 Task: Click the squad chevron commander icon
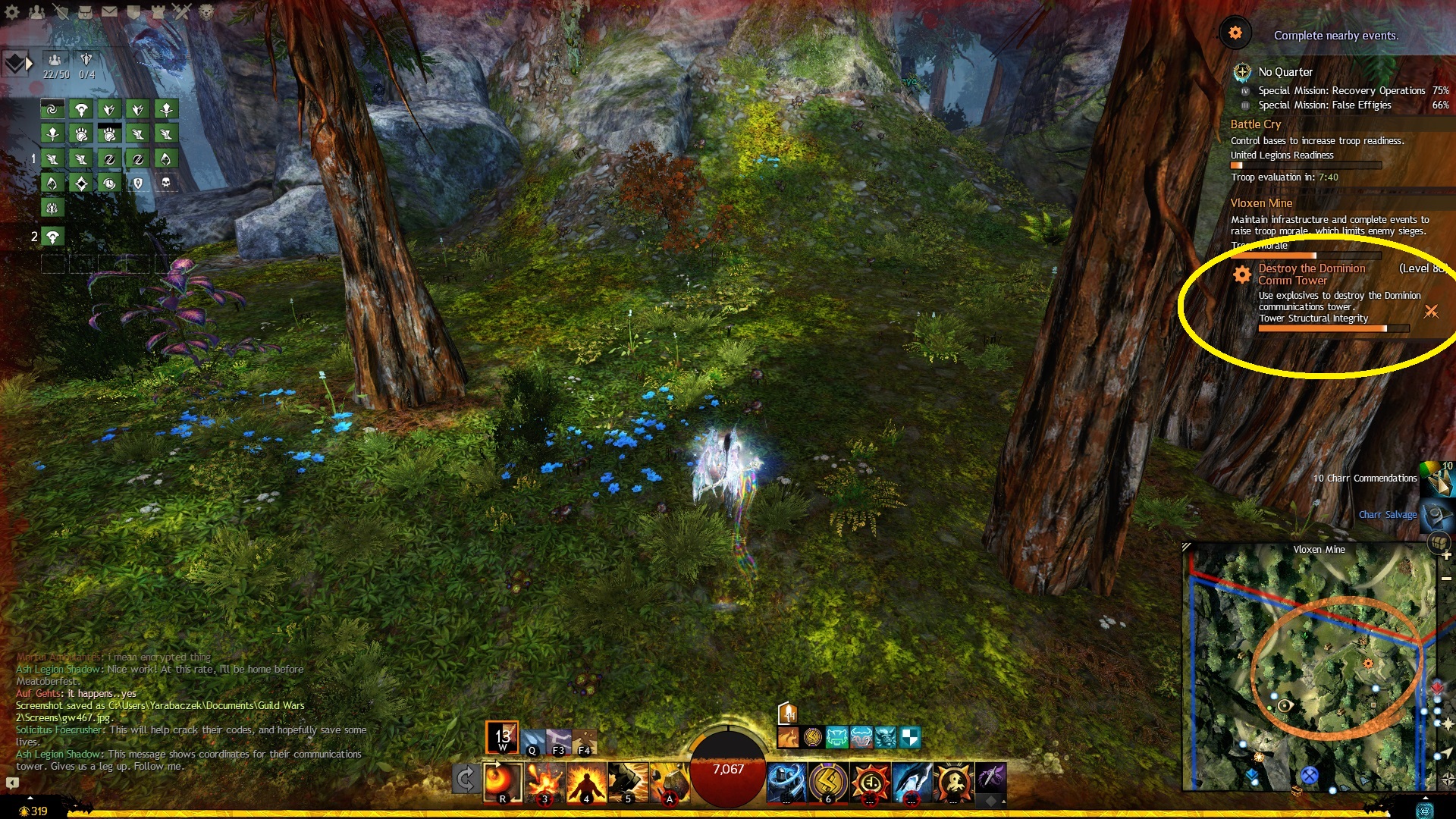[x=17, y=64]
